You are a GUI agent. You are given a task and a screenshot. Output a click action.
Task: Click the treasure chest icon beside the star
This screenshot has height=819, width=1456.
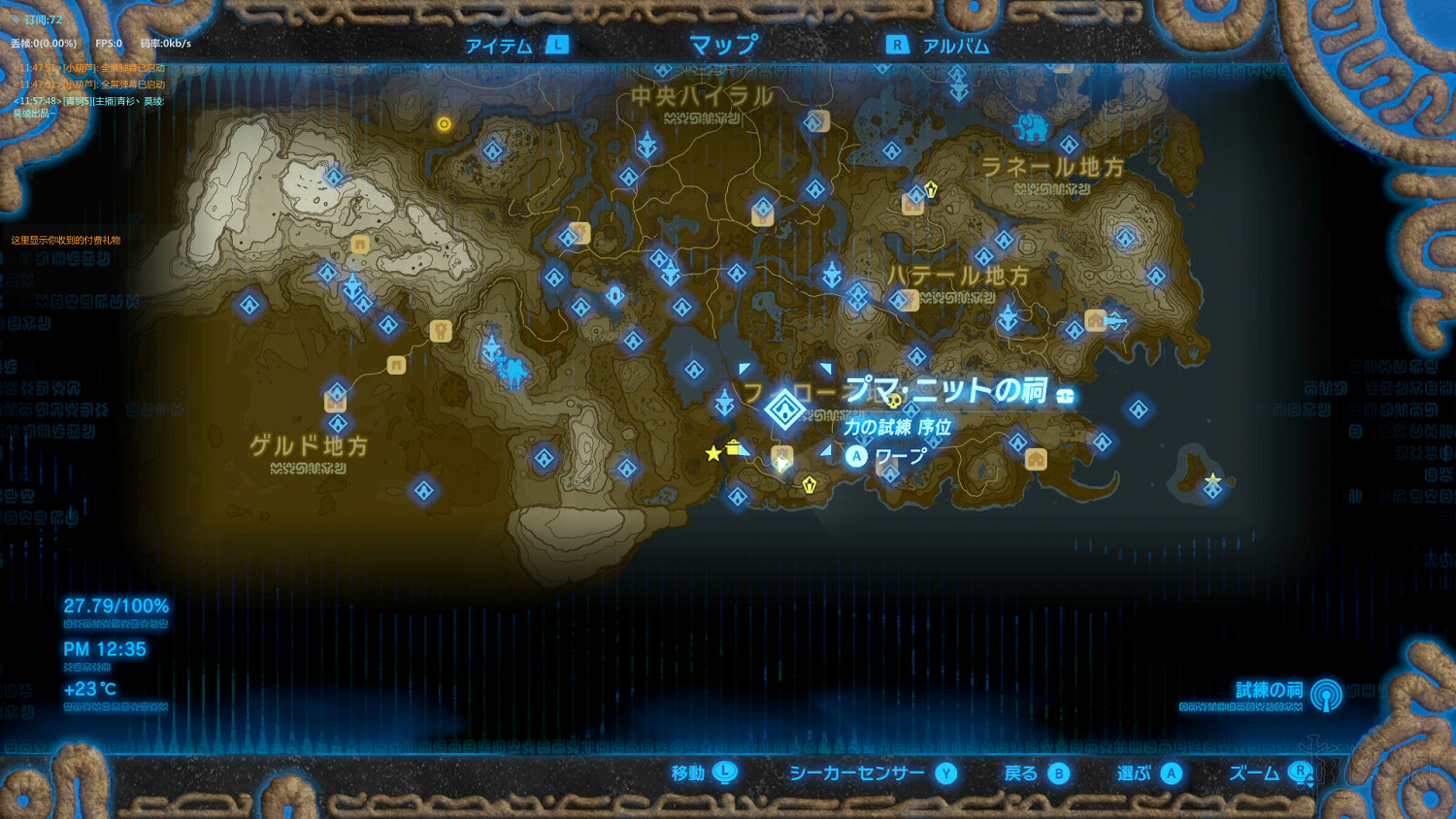tap(734, 448)
